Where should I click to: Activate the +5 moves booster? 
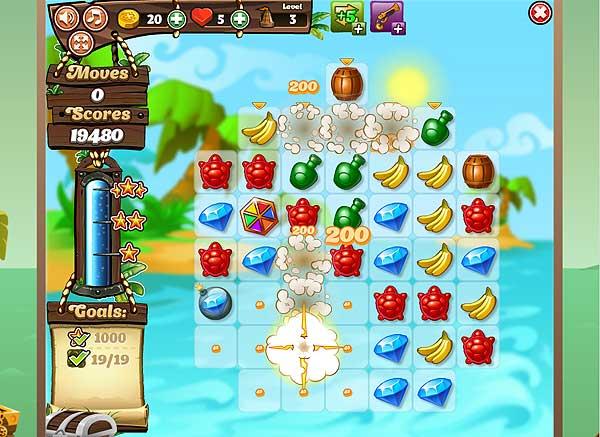pyautogui.click(x=348, y=17)
